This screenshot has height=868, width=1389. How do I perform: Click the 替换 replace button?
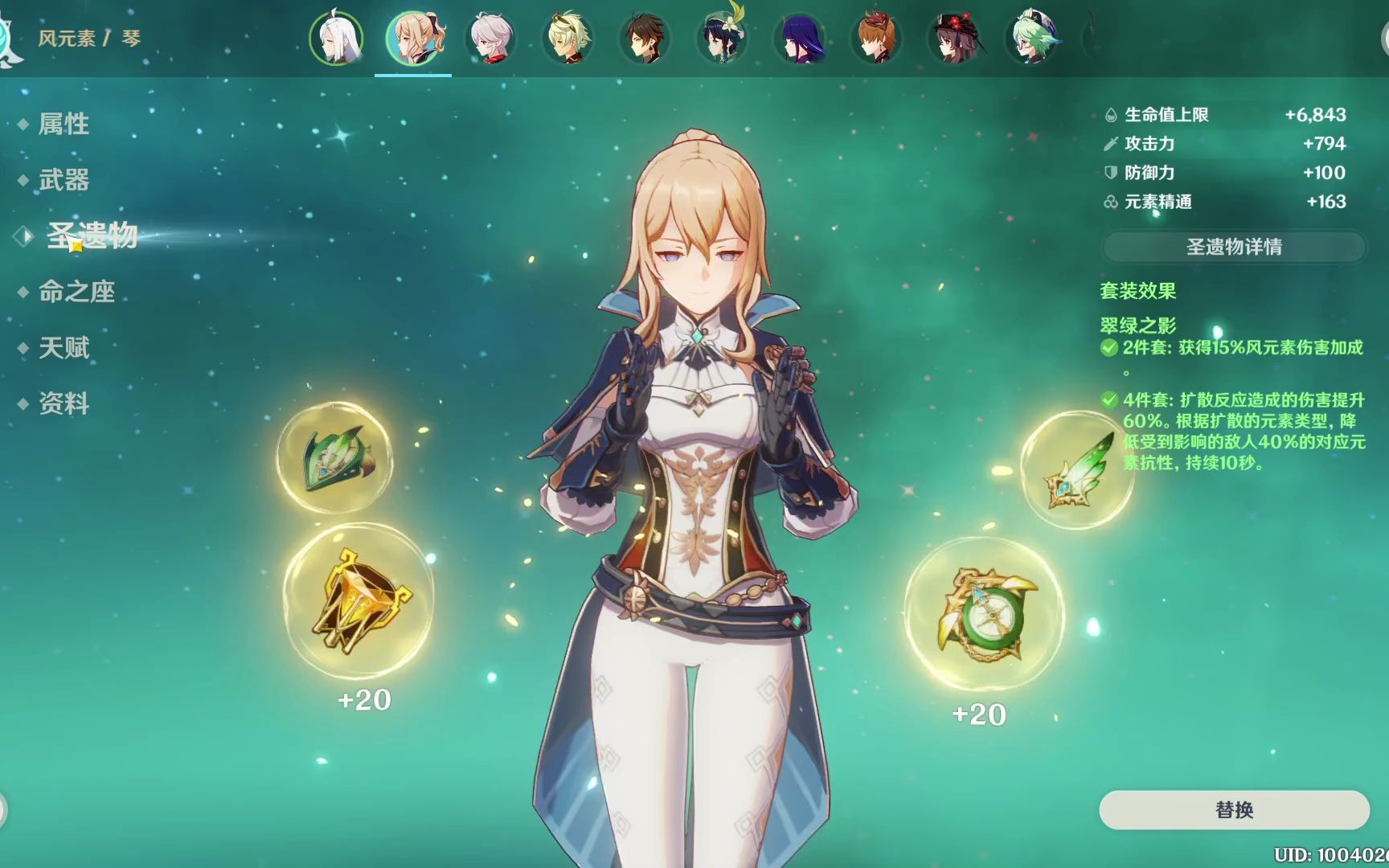(1234, 809)
